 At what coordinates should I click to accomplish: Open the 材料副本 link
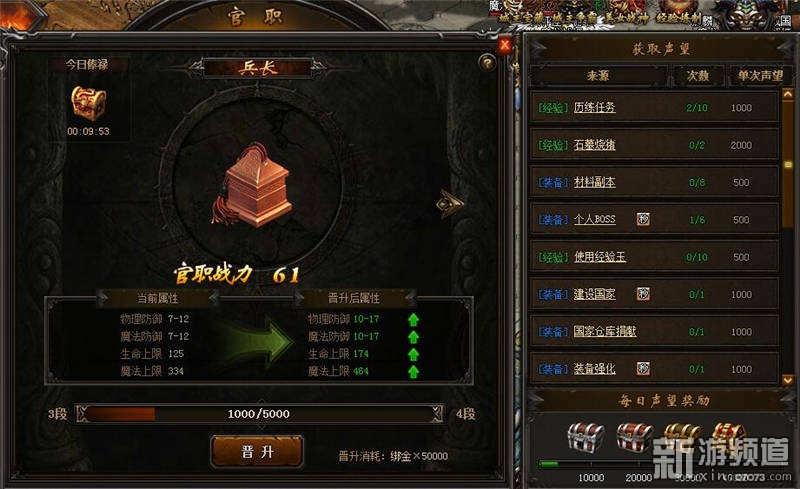594,183
